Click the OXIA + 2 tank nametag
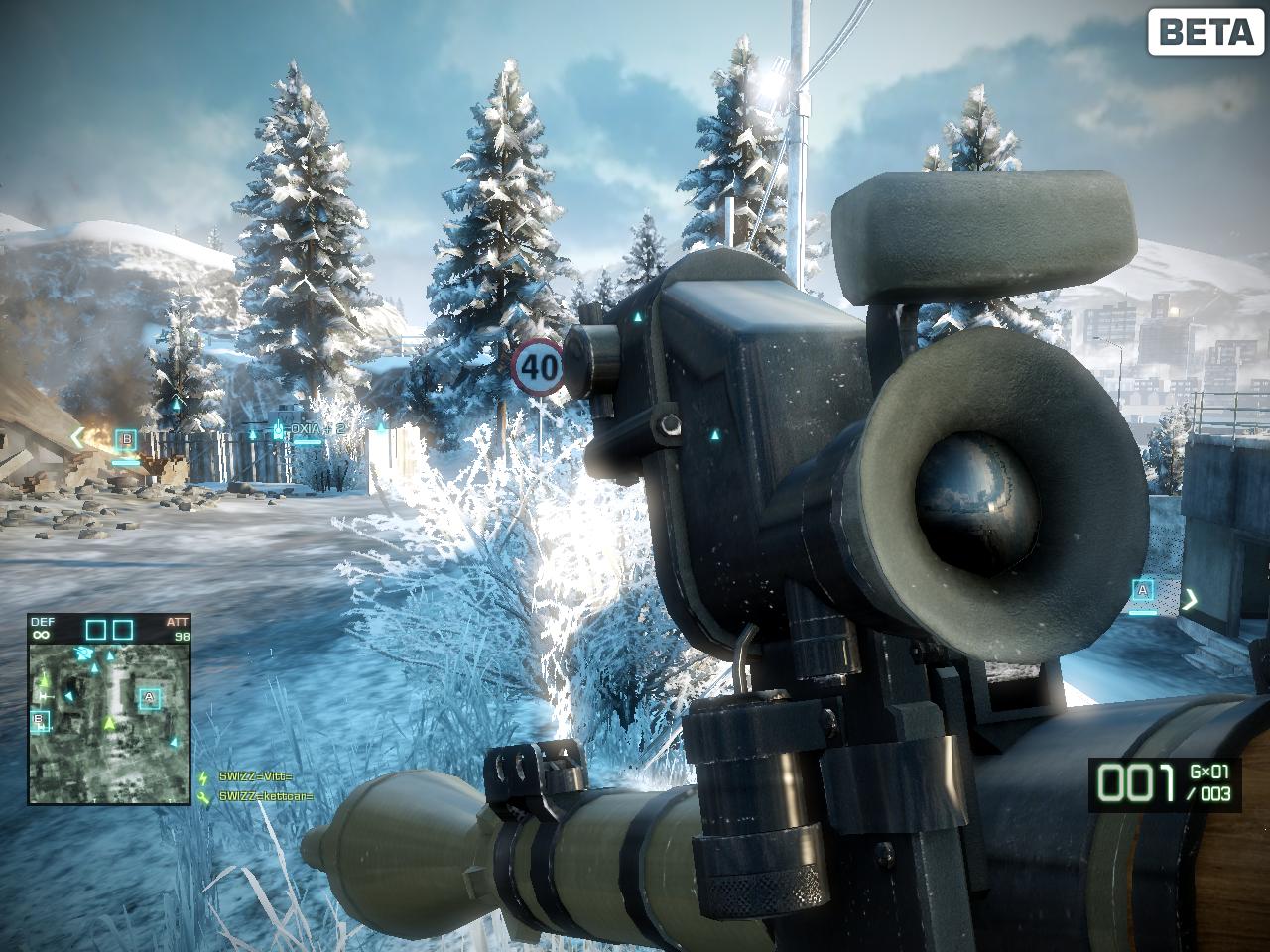 pos(310,428)
